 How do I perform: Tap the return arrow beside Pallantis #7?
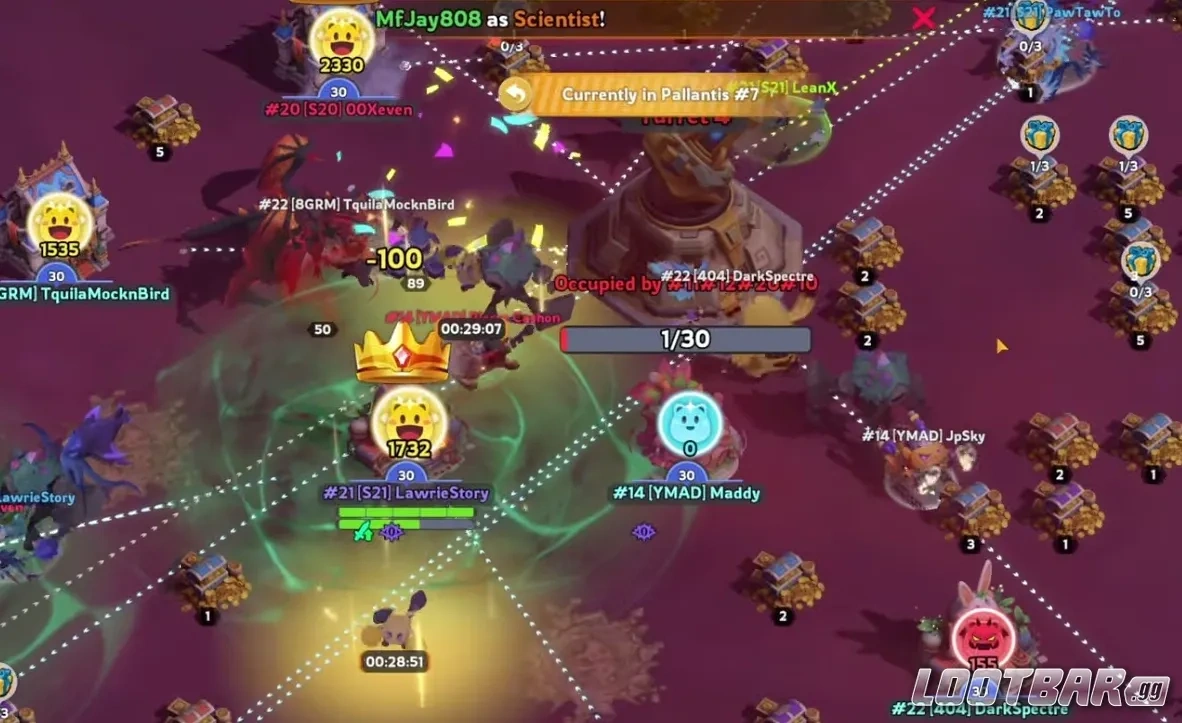point(516,95)
